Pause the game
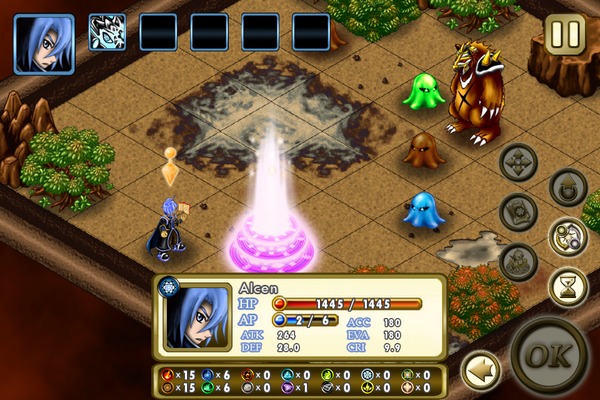 coord(565,34)
